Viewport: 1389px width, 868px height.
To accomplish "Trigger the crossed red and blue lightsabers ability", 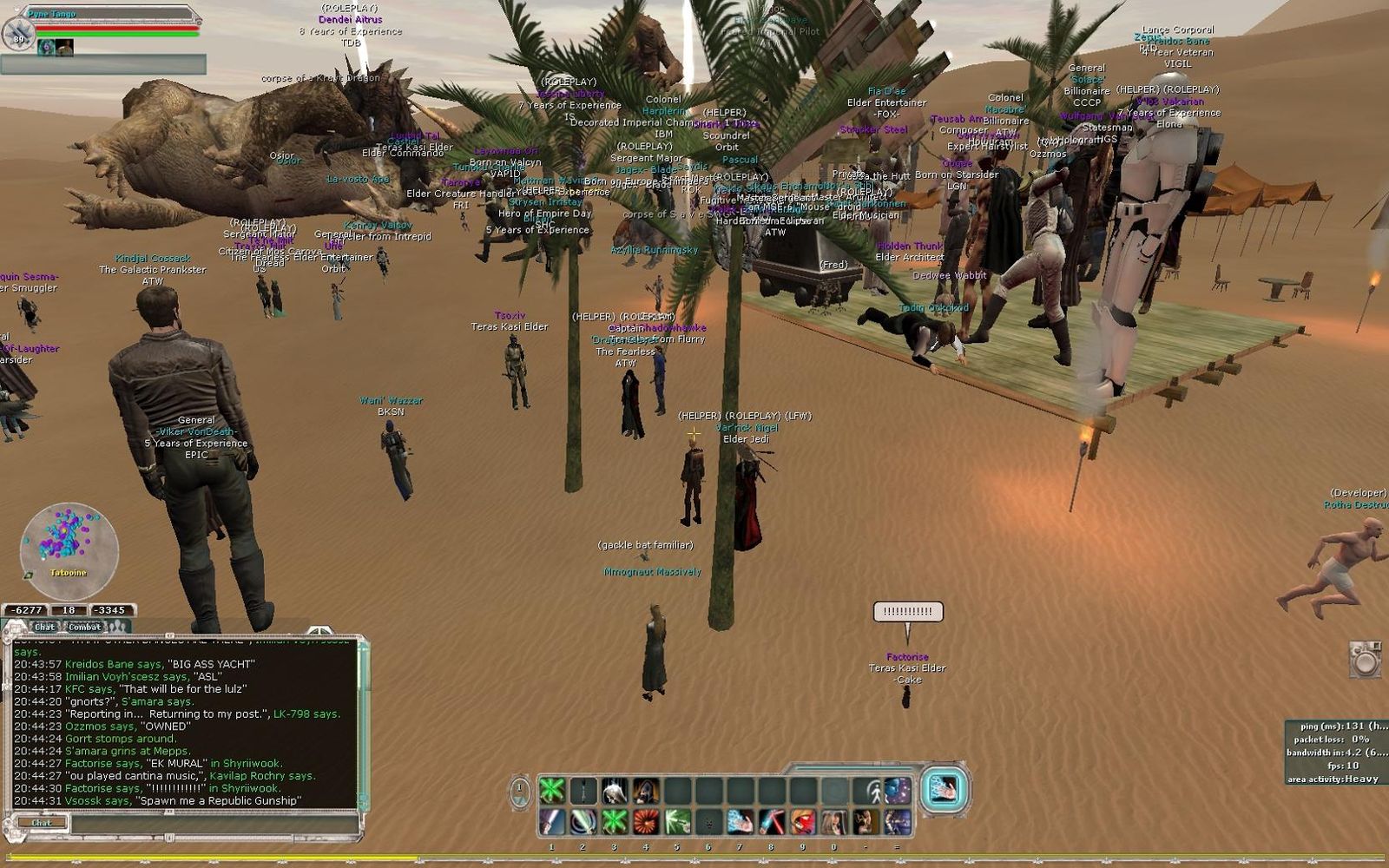I will pyautogui.click(x=771, y=821).
